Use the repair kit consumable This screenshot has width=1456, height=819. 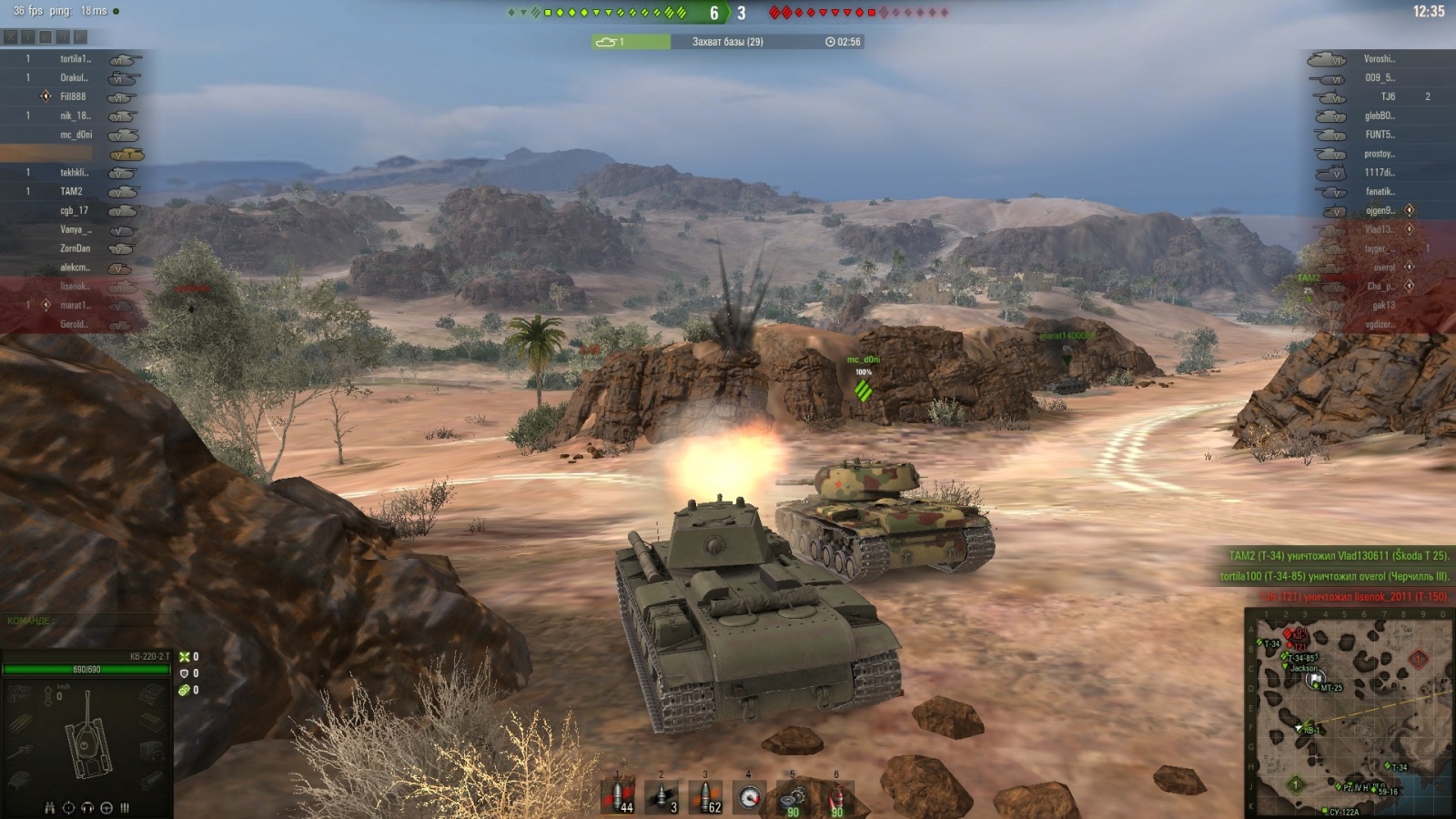click(793, 798)
